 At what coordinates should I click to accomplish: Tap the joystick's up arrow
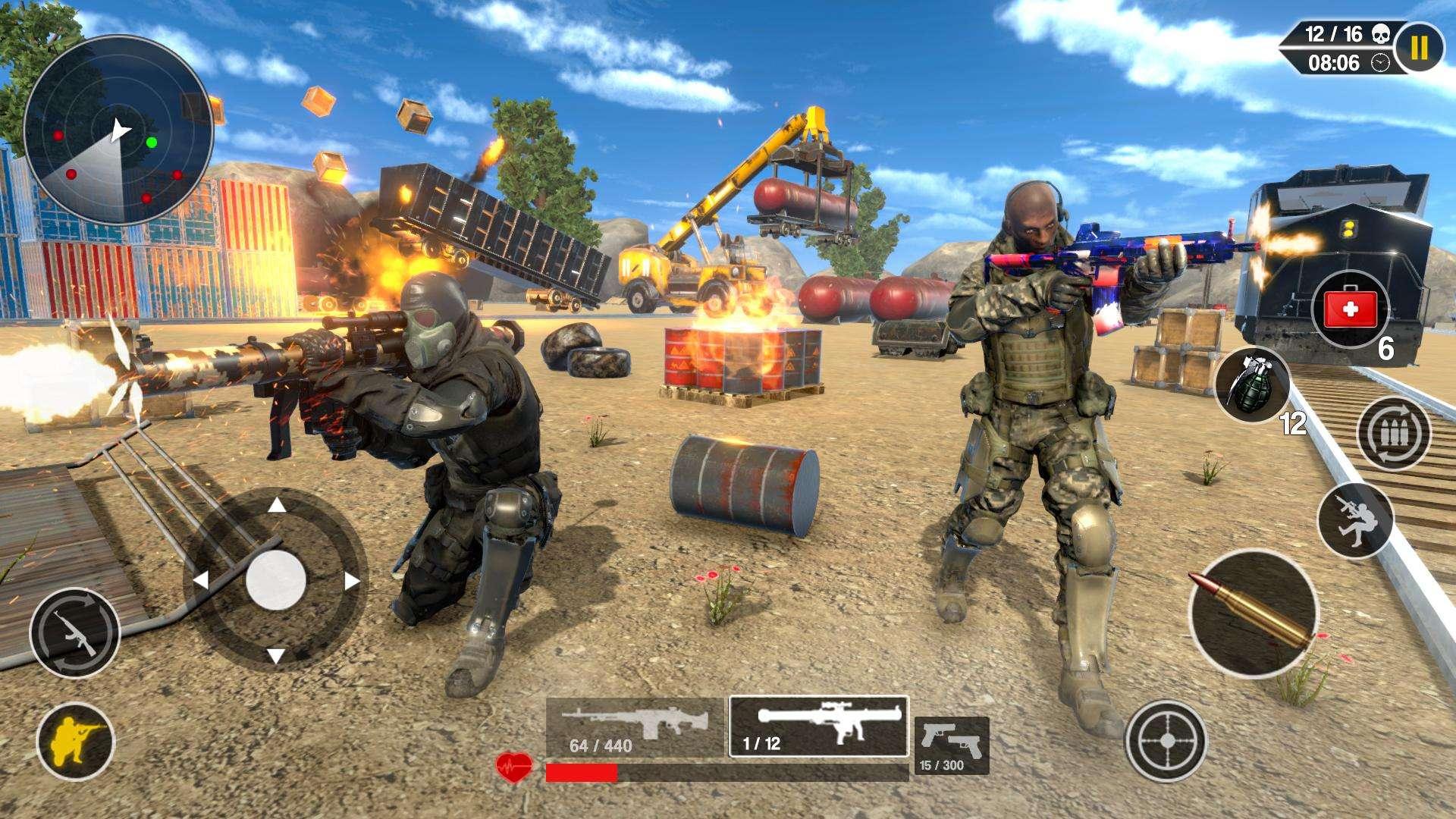pos(278,506)
